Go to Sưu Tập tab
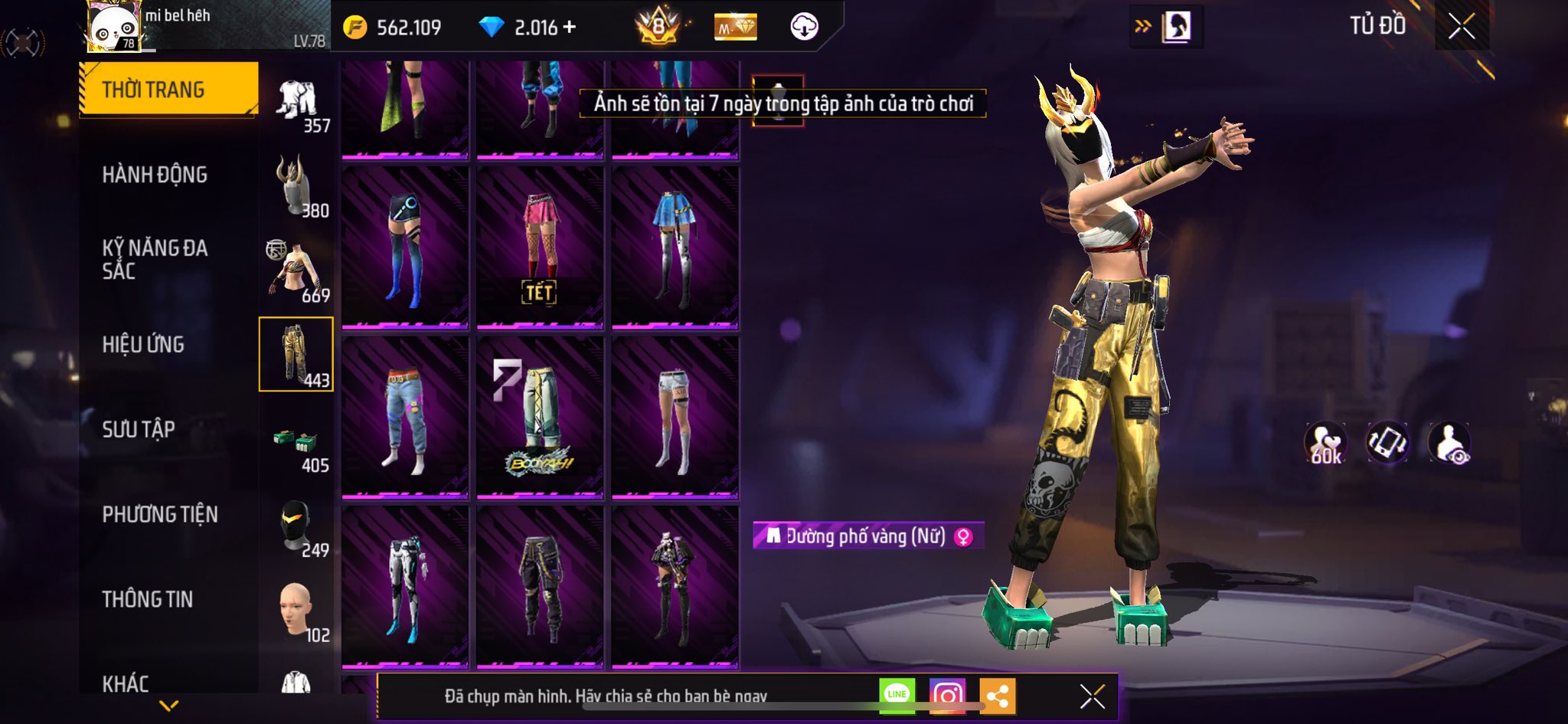This screenshot has width=1568, height=724. point(139,429)
